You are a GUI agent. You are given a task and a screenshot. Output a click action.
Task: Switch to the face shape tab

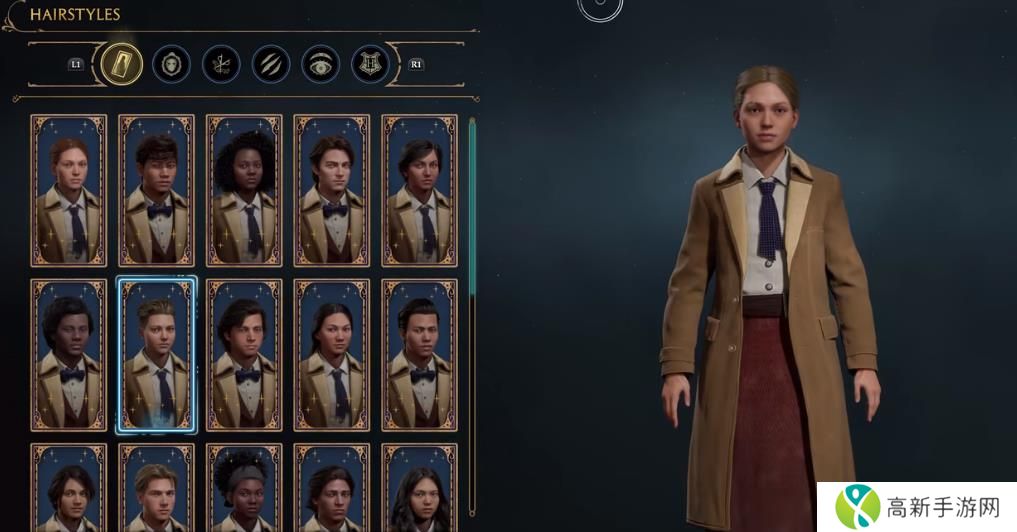171,64
